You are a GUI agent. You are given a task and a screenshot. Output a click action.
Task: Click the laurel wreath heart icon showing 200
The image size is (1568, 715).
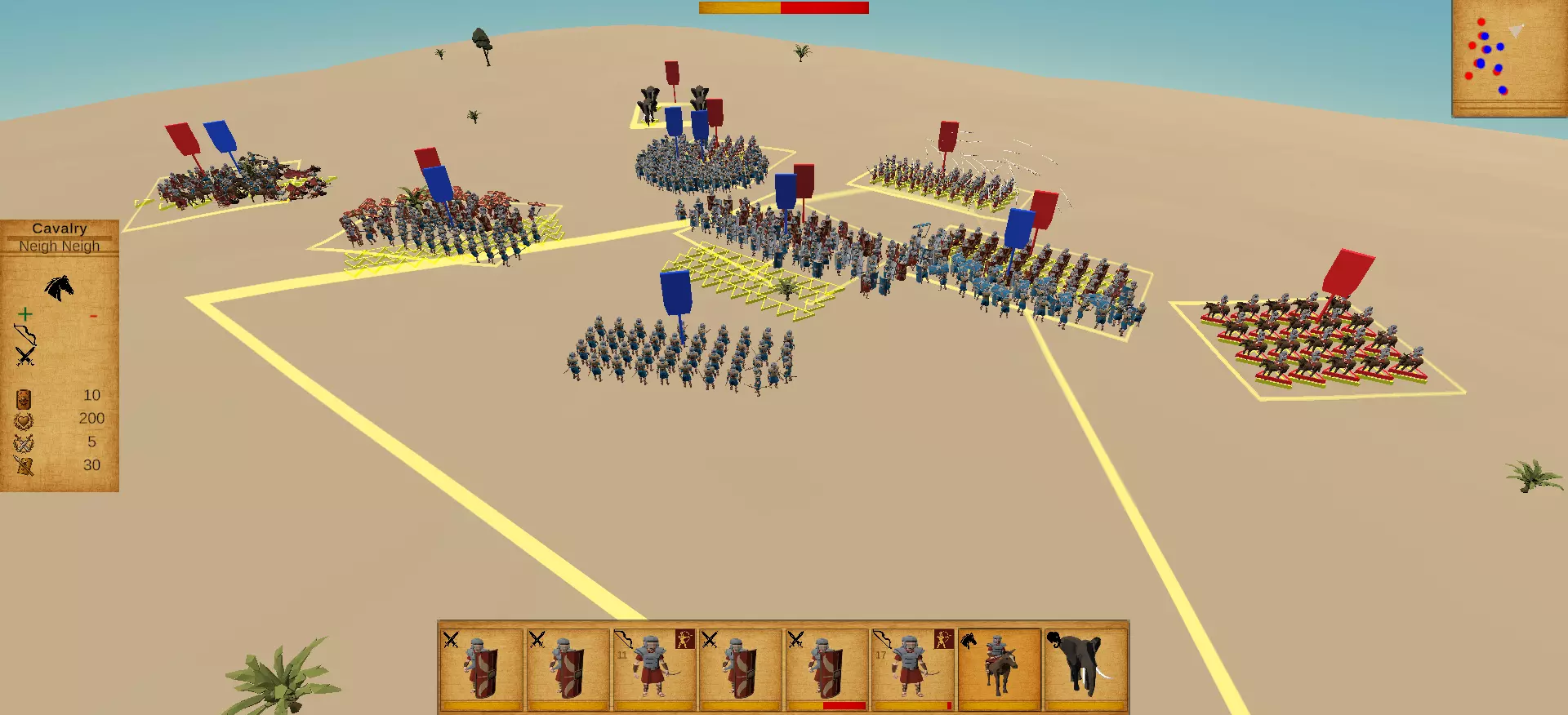22,420
